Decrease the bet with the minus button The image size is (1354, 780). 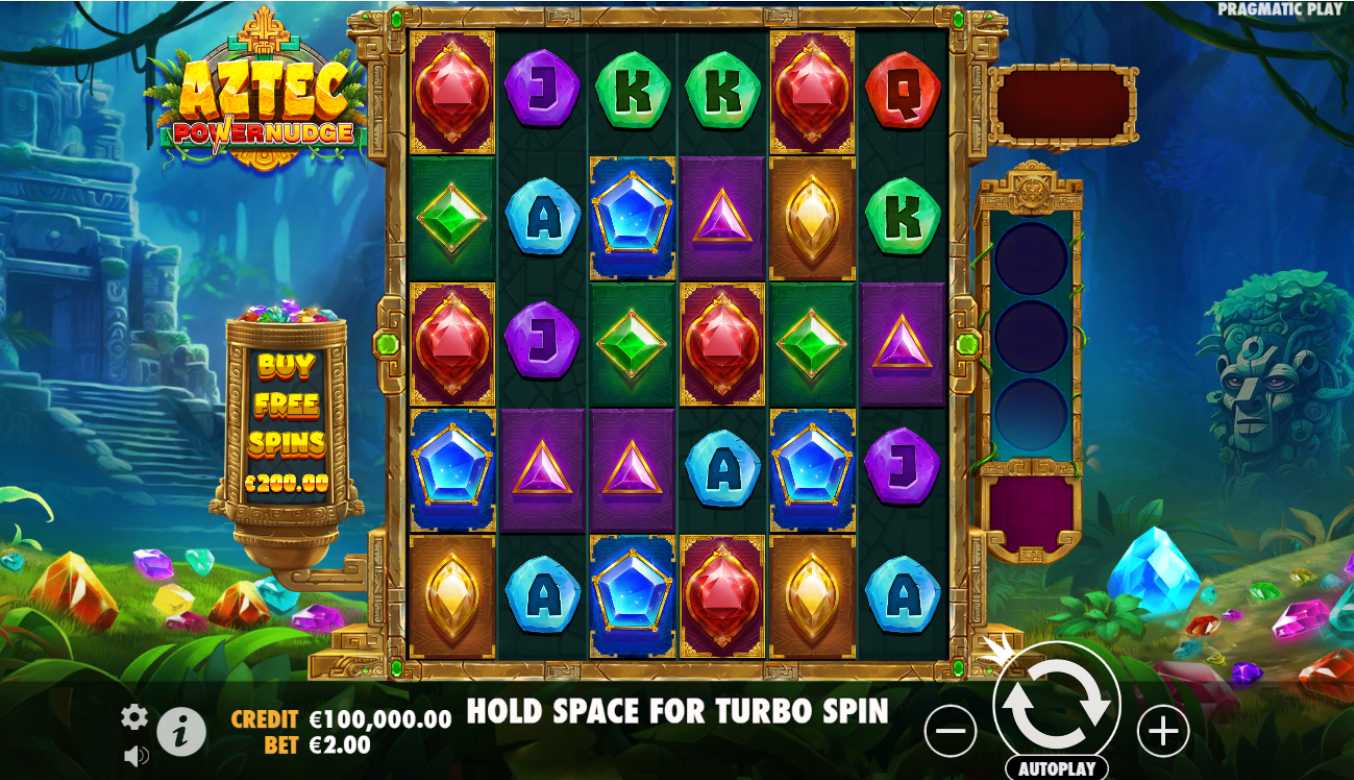pyautogui.click(x=949, y=733)
